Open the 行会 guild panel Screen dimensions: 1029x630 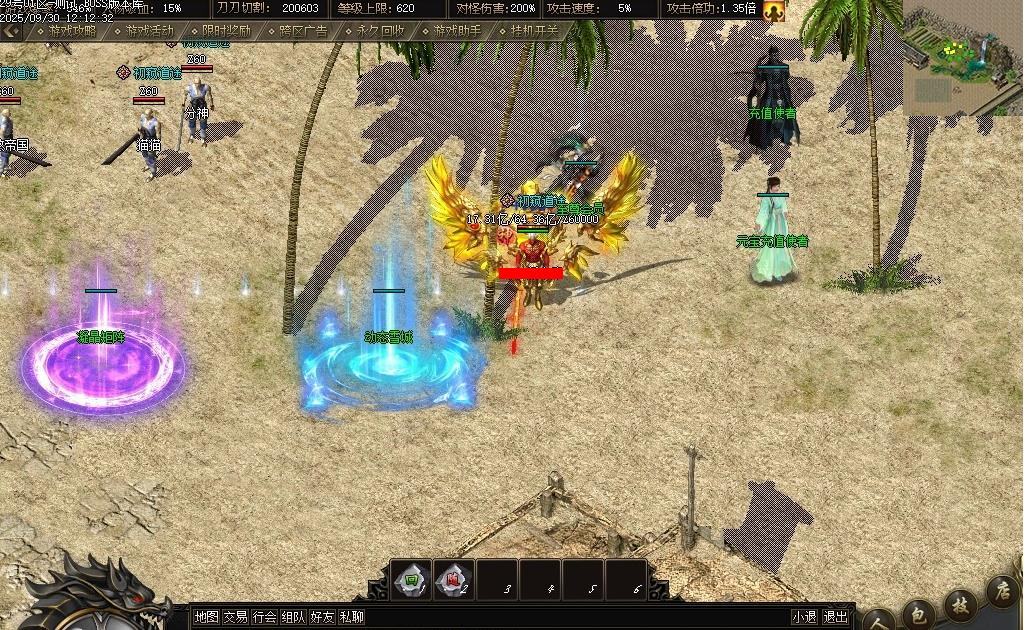pyautogui.click(x=264, y=617)
